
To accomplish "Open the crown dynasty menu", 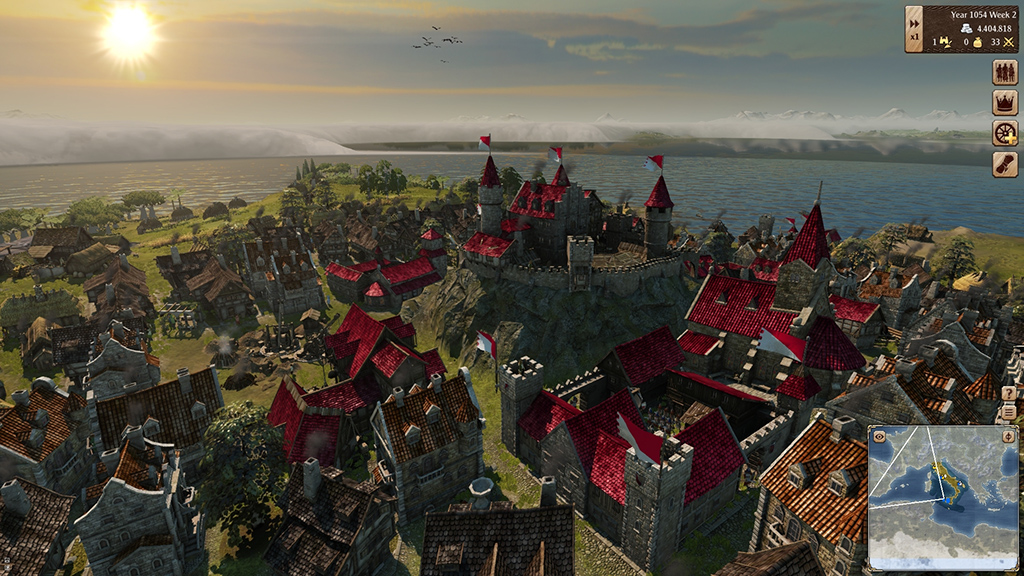I will pyautogui.click(x=1004, y=103).
